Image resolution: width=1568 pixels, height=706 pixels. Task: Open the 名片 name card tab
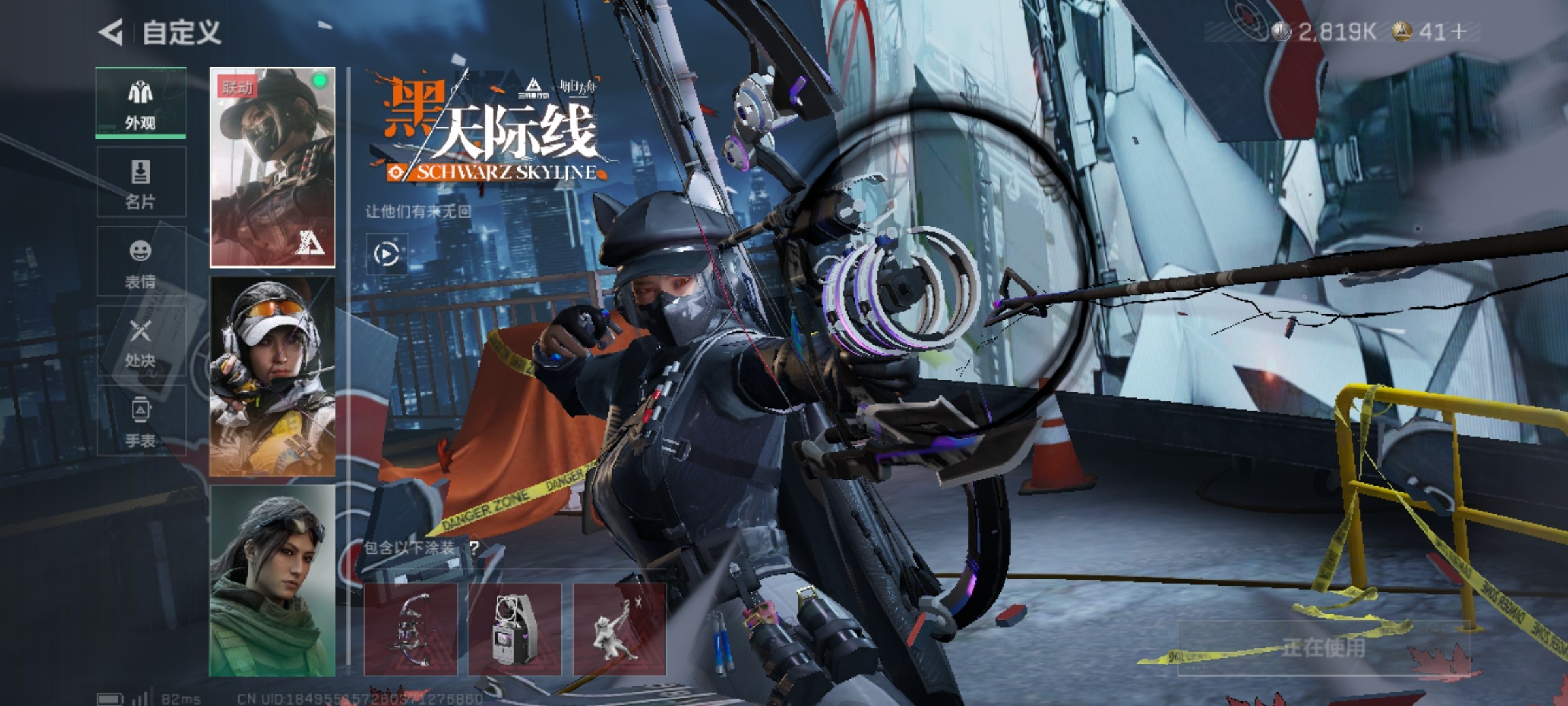click(x=140, y=182)
